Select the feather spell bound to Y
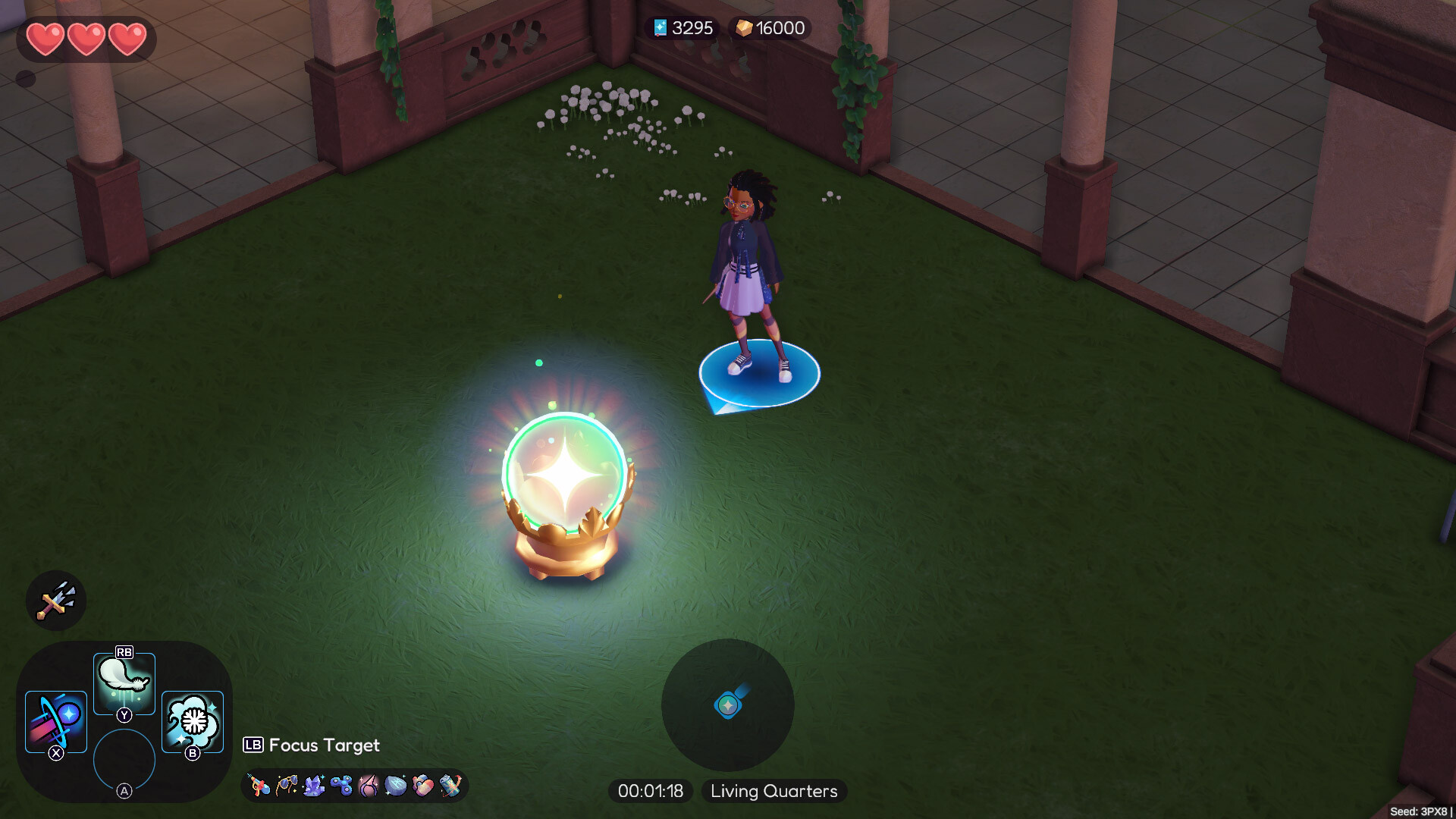 124,680
